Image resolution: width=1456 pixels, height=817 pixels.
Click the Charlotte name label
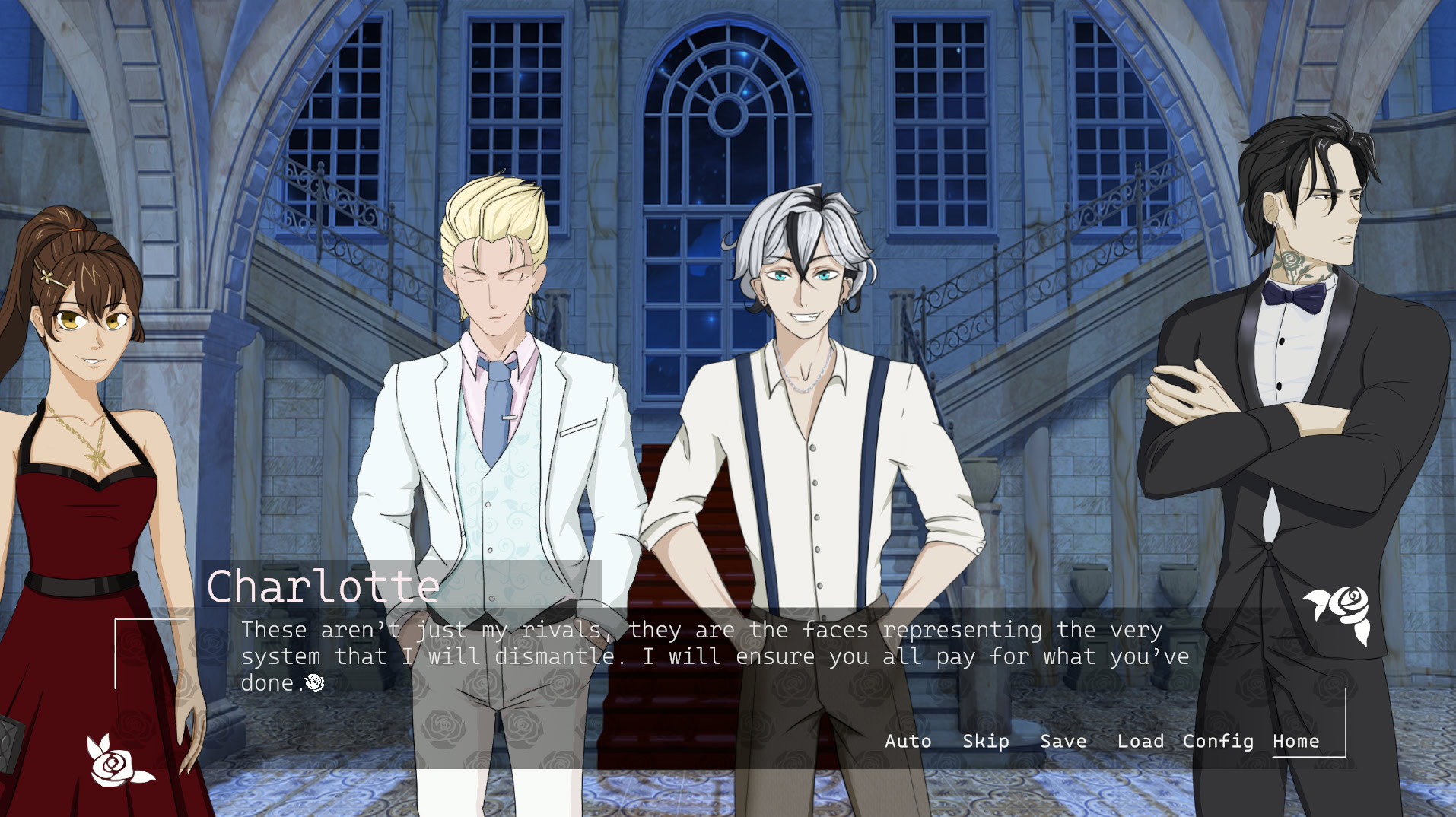[x=323, y=586]
